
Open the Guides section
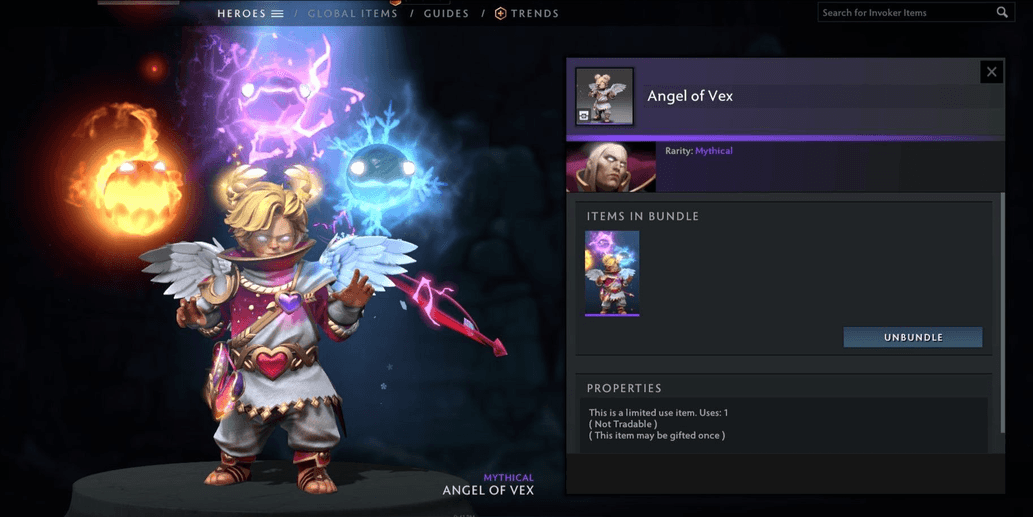(x=446, y=14)
